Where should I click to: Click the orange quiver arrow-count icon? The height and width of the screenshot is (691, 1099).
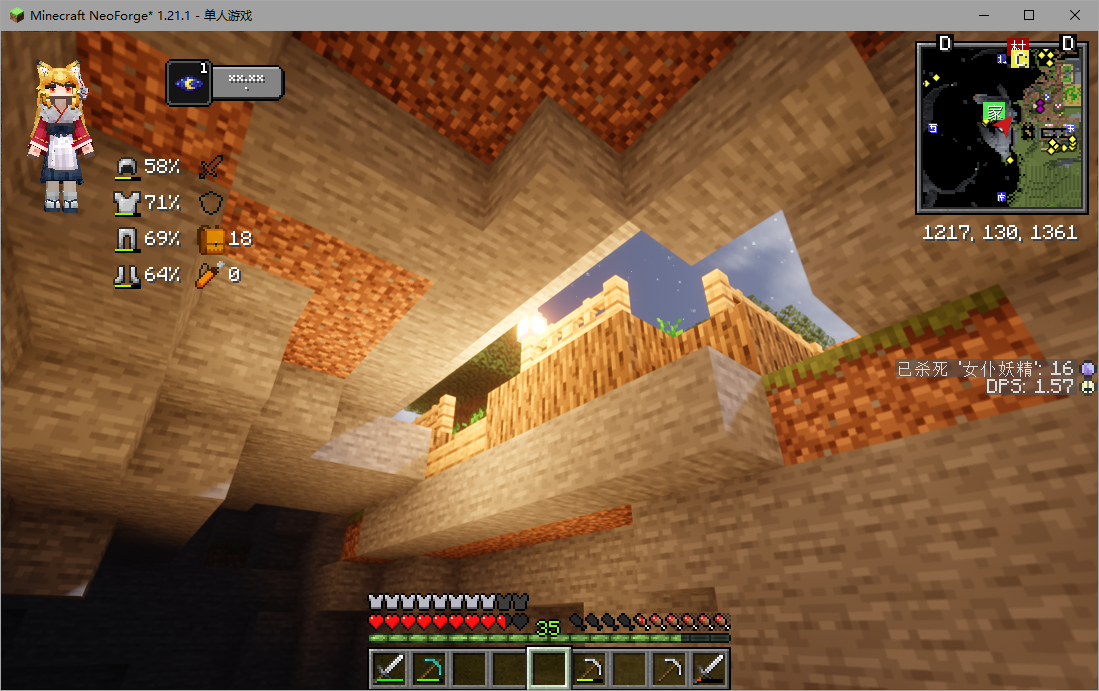pyautogui.click(x=209, y=274)
